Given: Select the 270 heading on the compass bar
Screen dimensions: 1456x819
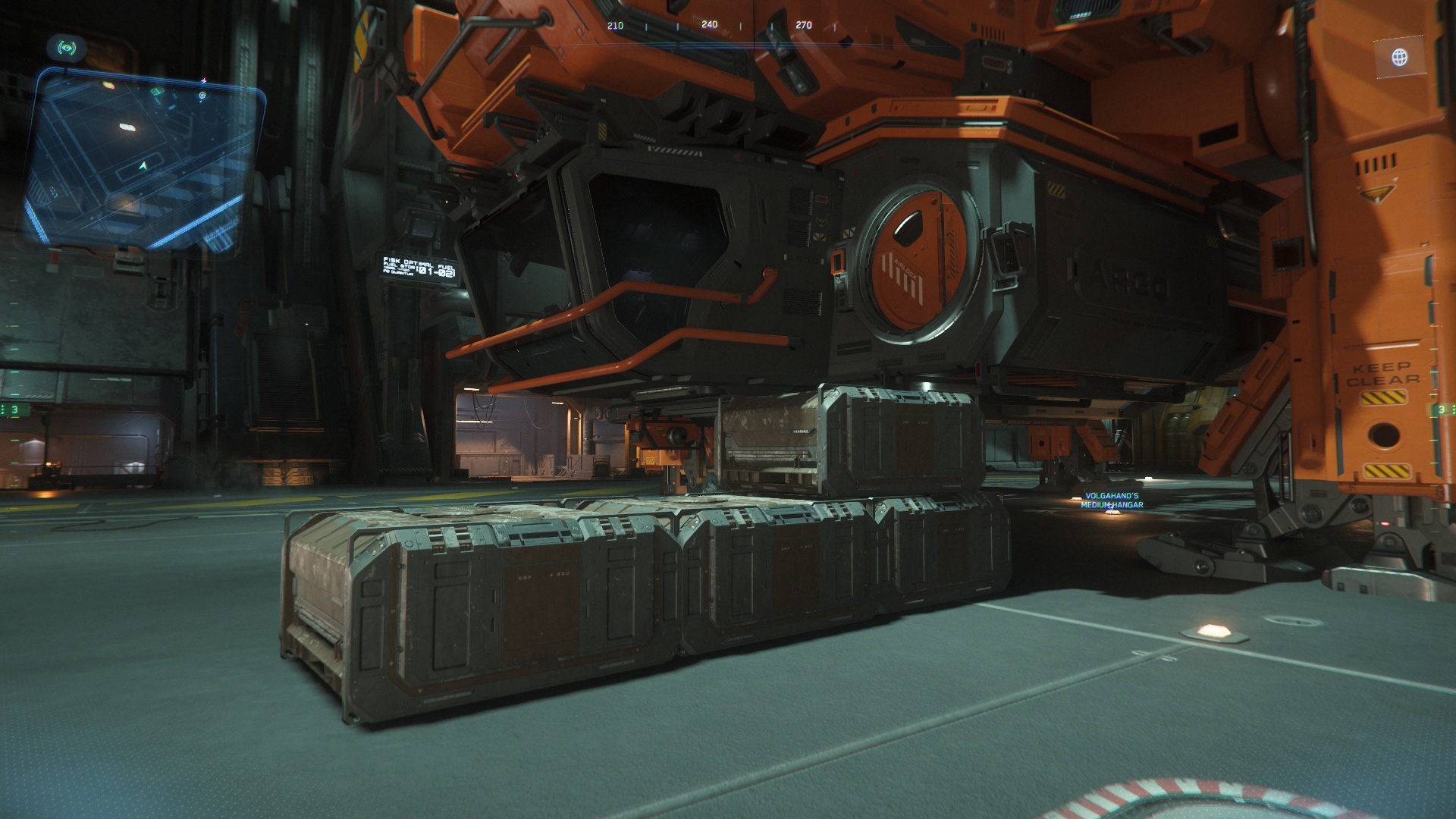Looking at the screenshot, I should tap(802, 24).
